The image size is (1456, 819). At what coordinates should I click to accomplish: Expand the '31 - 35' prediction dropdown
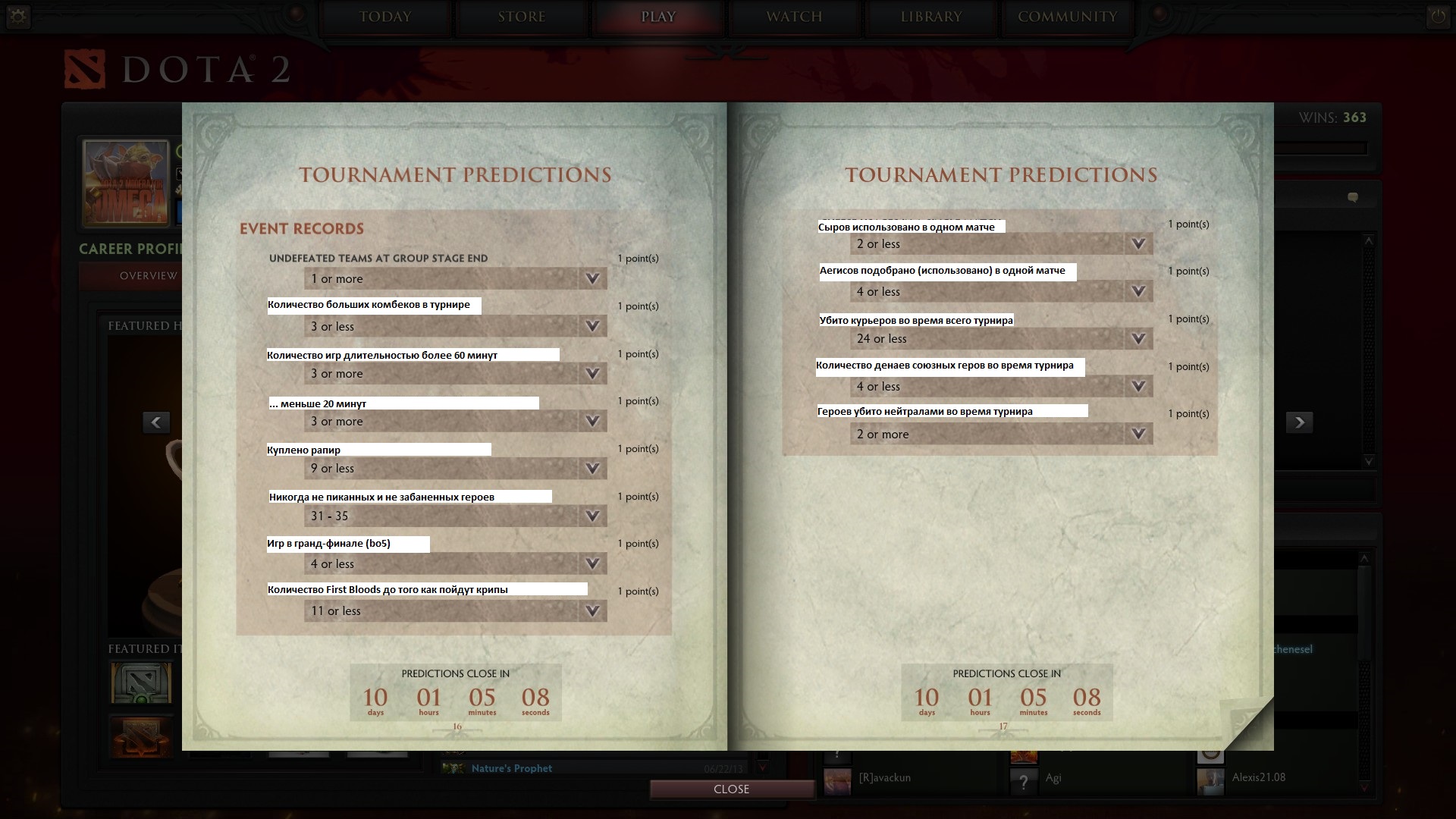(455, 516)
